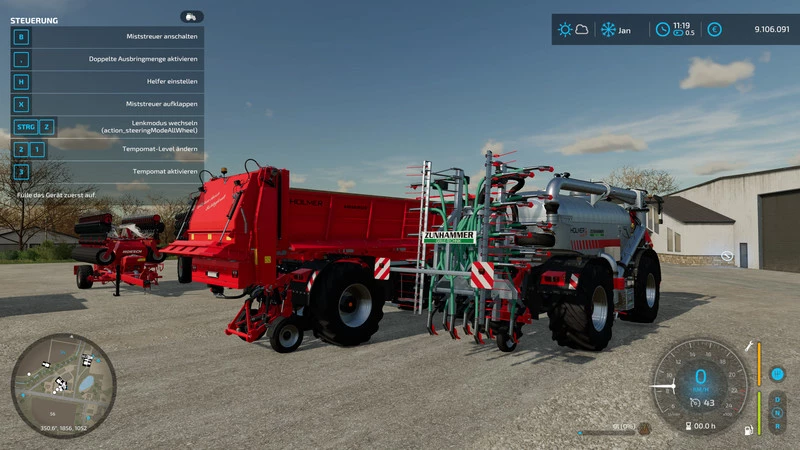Image resolution: width=800 pixels, height=450 pixels.
Task: Click the clock icon in top bar
Action: click(662, 30)
